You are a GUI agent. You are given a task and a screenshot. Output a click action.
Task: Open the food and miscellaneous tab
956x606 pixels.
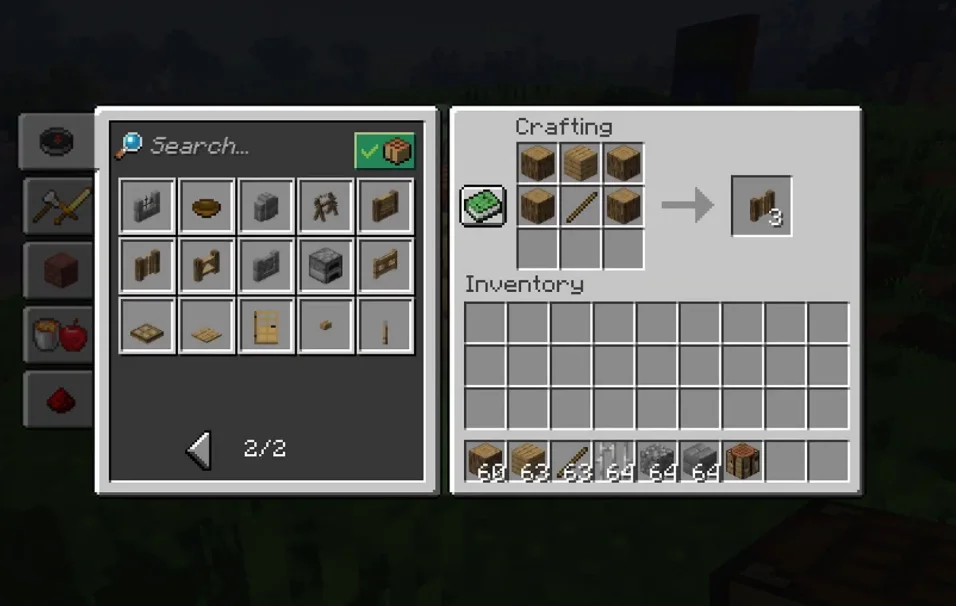tap(57, 335)
